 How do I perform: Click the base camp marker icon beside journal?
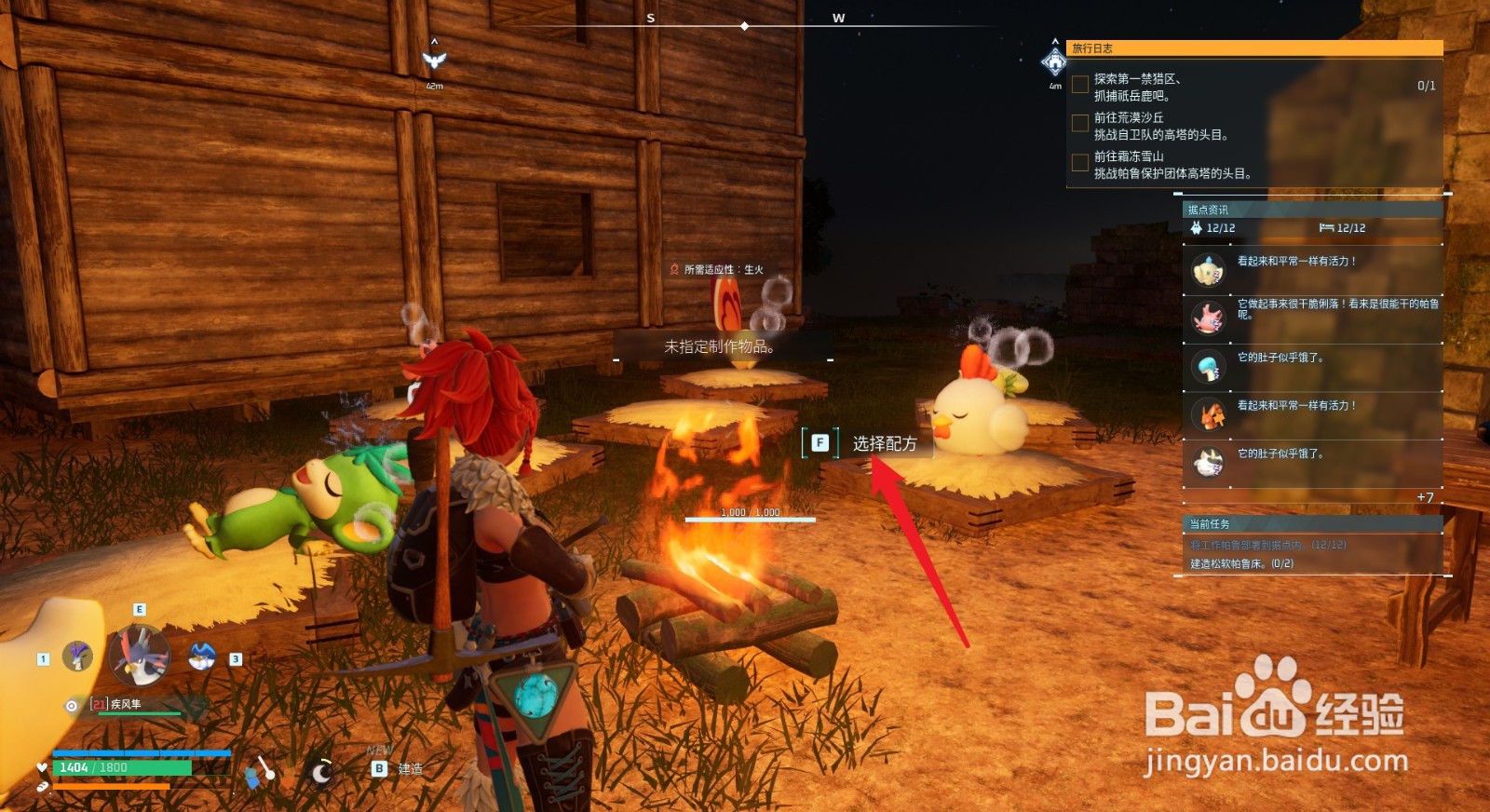[1054, 62]
